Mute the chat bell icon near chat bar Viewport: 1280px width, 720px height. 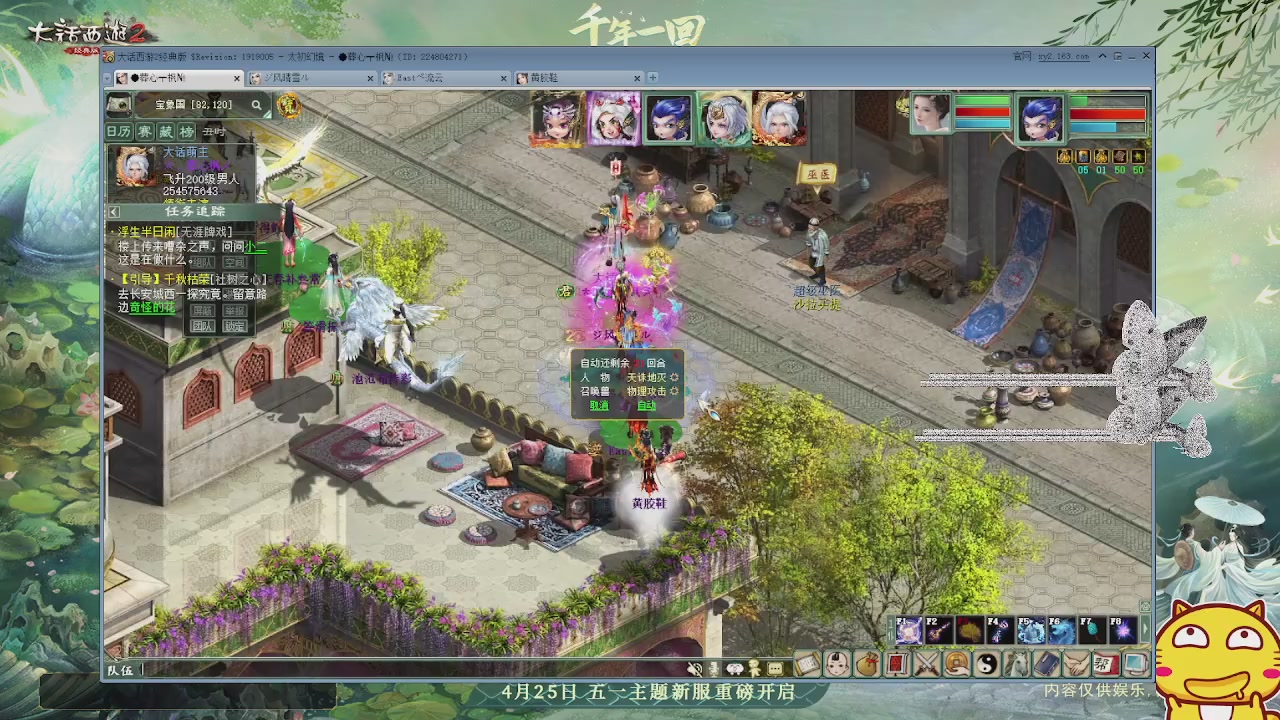coord(694,669)
